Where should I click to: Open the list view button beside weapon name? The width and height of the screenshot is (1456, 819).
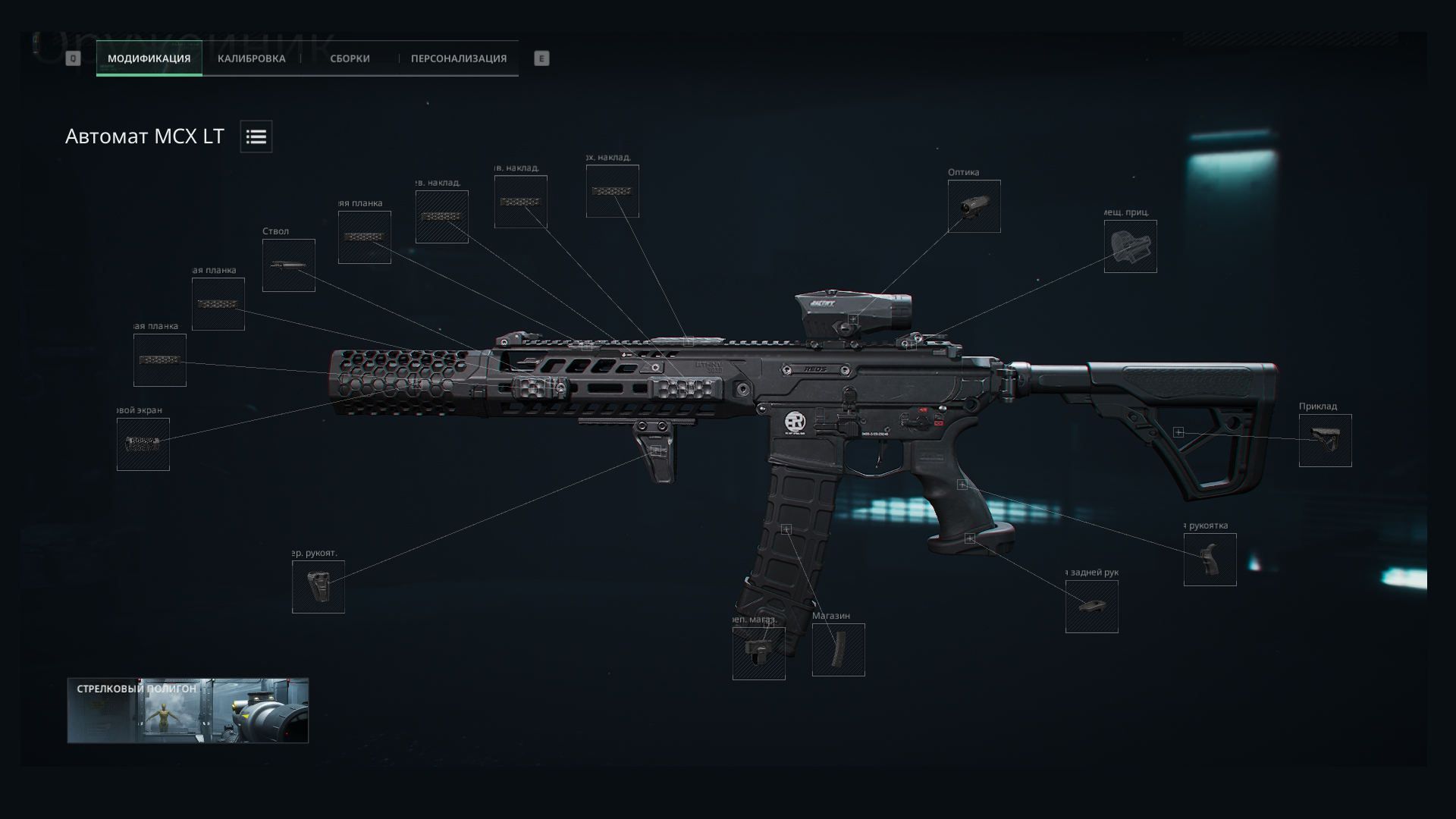pyautogui.click(x=256, y=136)
